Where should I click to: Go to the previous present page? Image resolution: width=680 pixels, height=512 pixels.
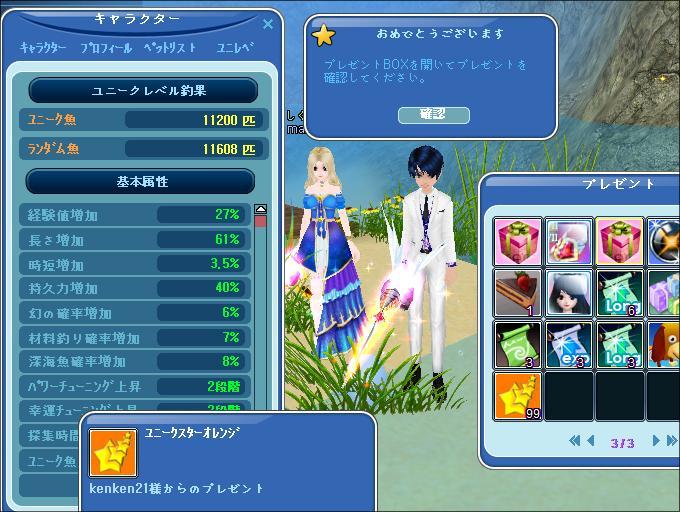click(589, 440)
